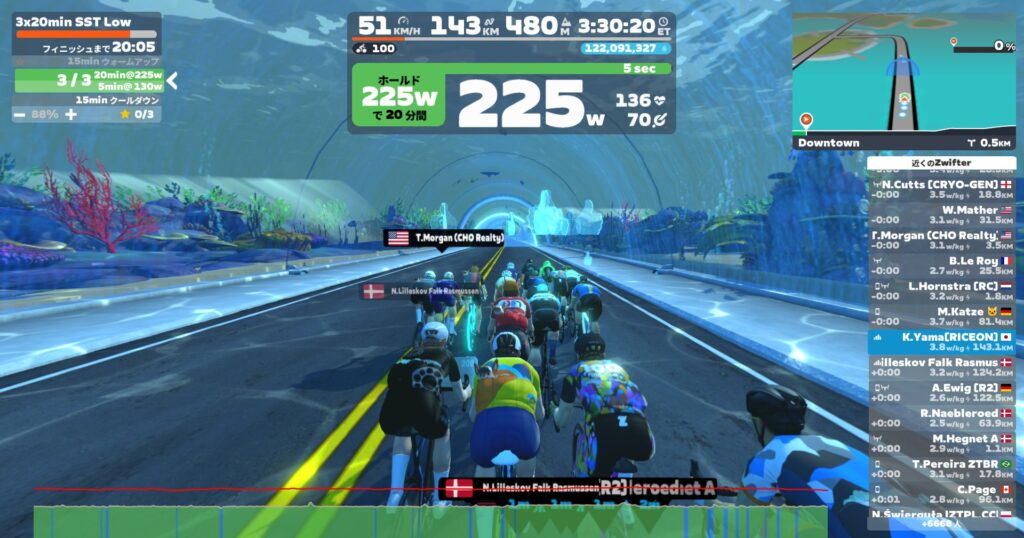Screen dimensions: 1024x538
Task: Click the T.Morgan (CHO Realty) rider name tag
Action: pyautogui.click(x=444, y=238)
